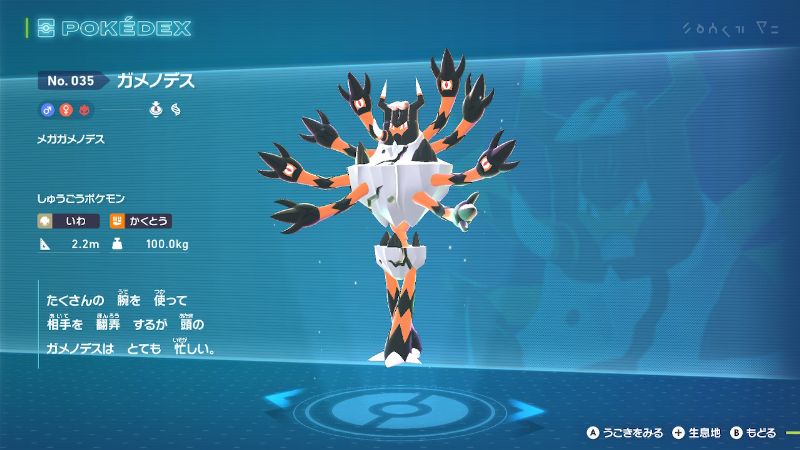Click the いわ type badge
Viewport: 800px width, 450px height.
69,217
